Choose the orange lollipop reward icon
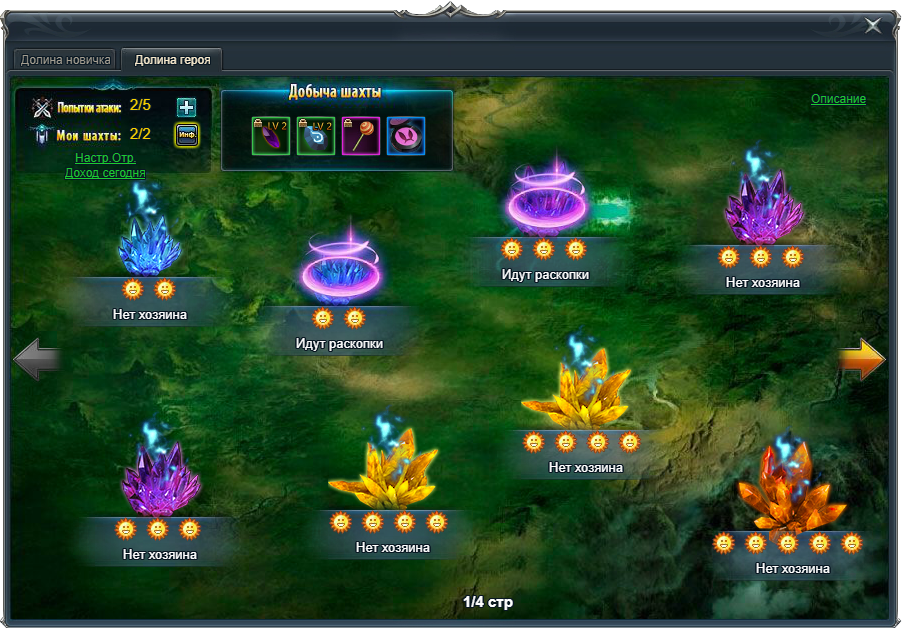Viewport: 902px width, 628px height. pyautogui.click(x=361, y=135)
